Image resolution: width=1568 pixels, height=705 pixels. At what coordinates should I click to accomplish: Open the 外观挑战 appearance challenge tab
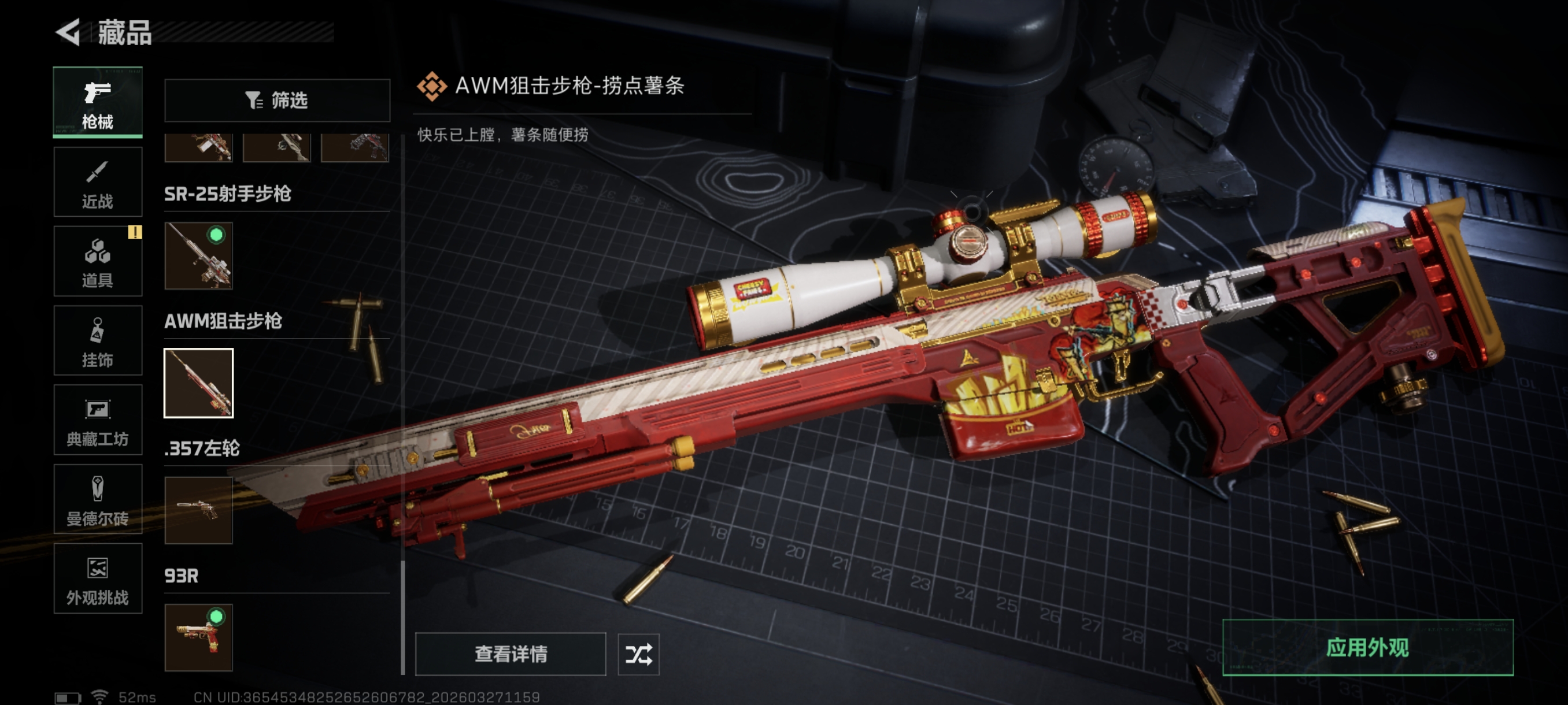97,578
